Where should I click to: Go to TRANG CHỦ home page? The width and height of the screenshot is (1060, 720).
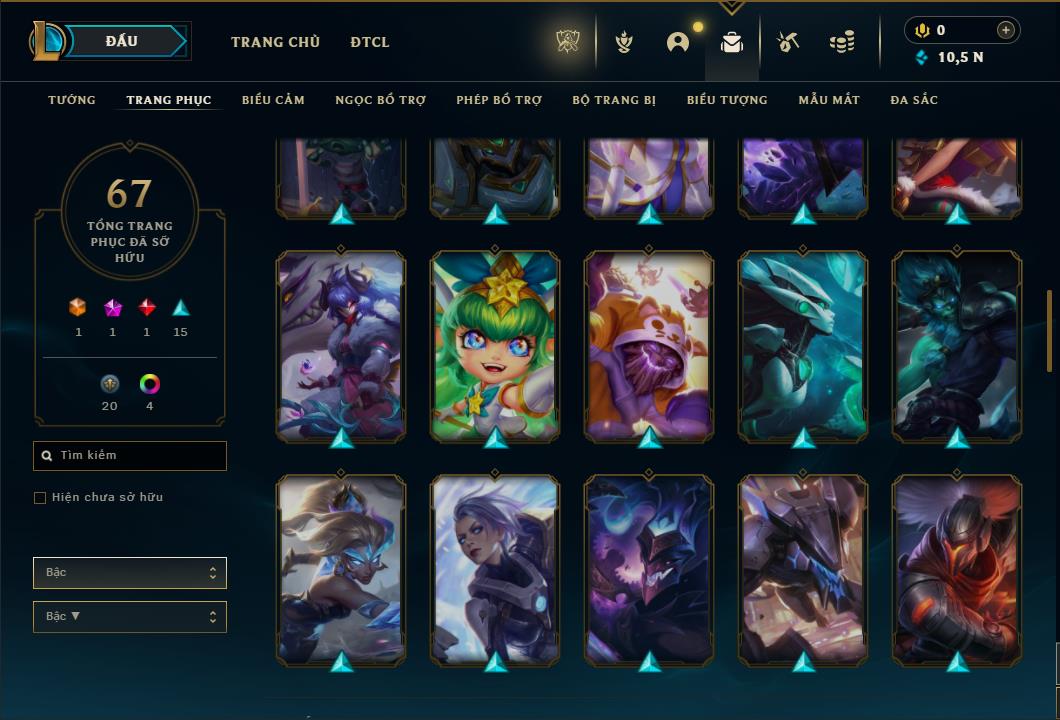click(275, 42)
